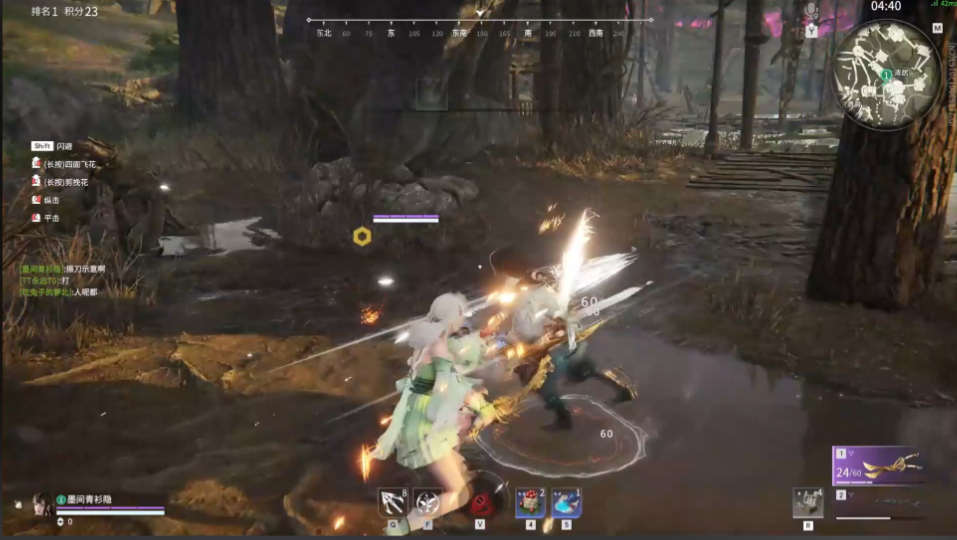Select the item in hotbar slot 4

pyautogui.click(x=529, y=502)
